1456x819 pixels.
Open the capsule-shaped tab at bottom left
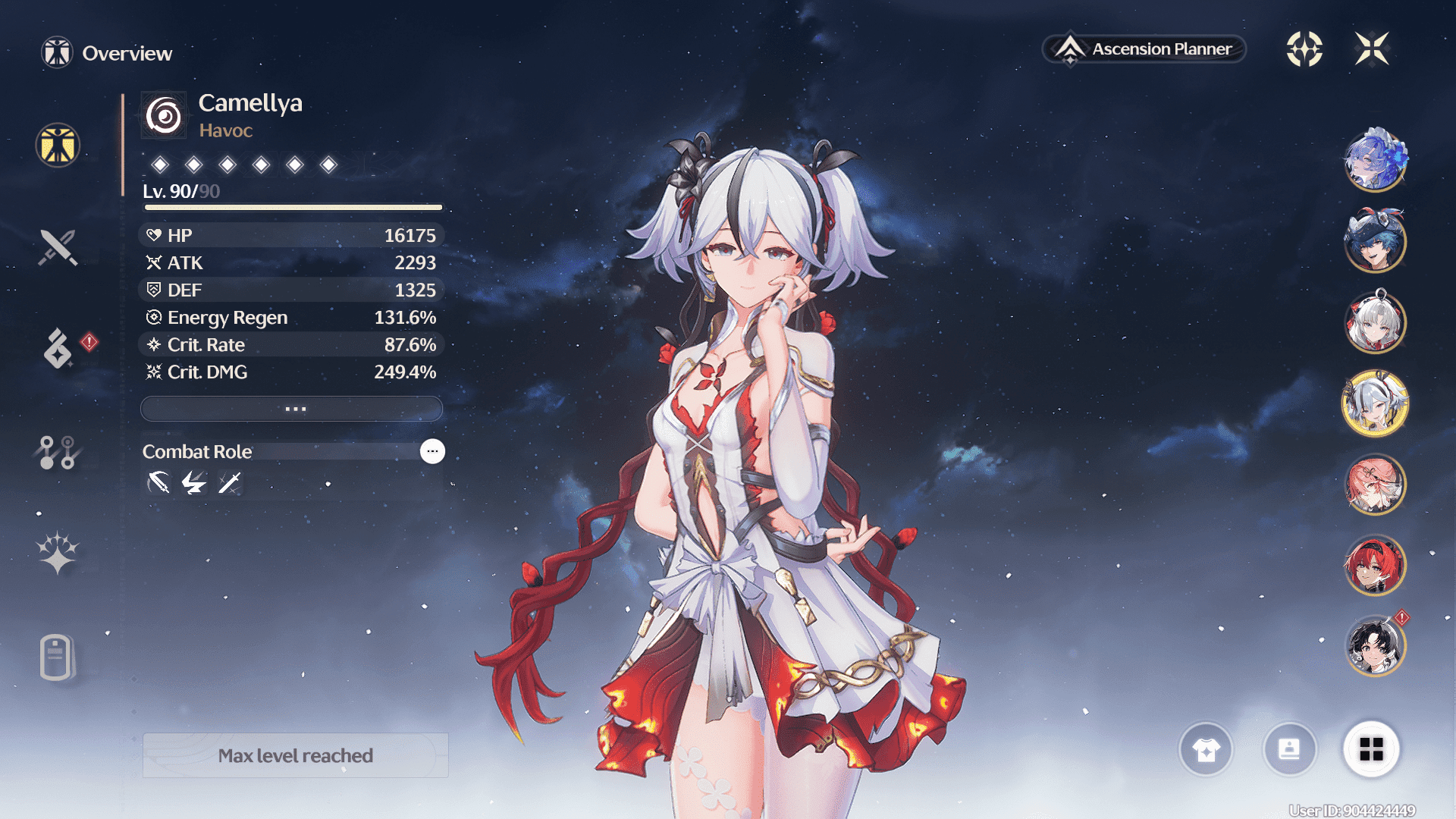pyautogui.click(x=57, y=657)
